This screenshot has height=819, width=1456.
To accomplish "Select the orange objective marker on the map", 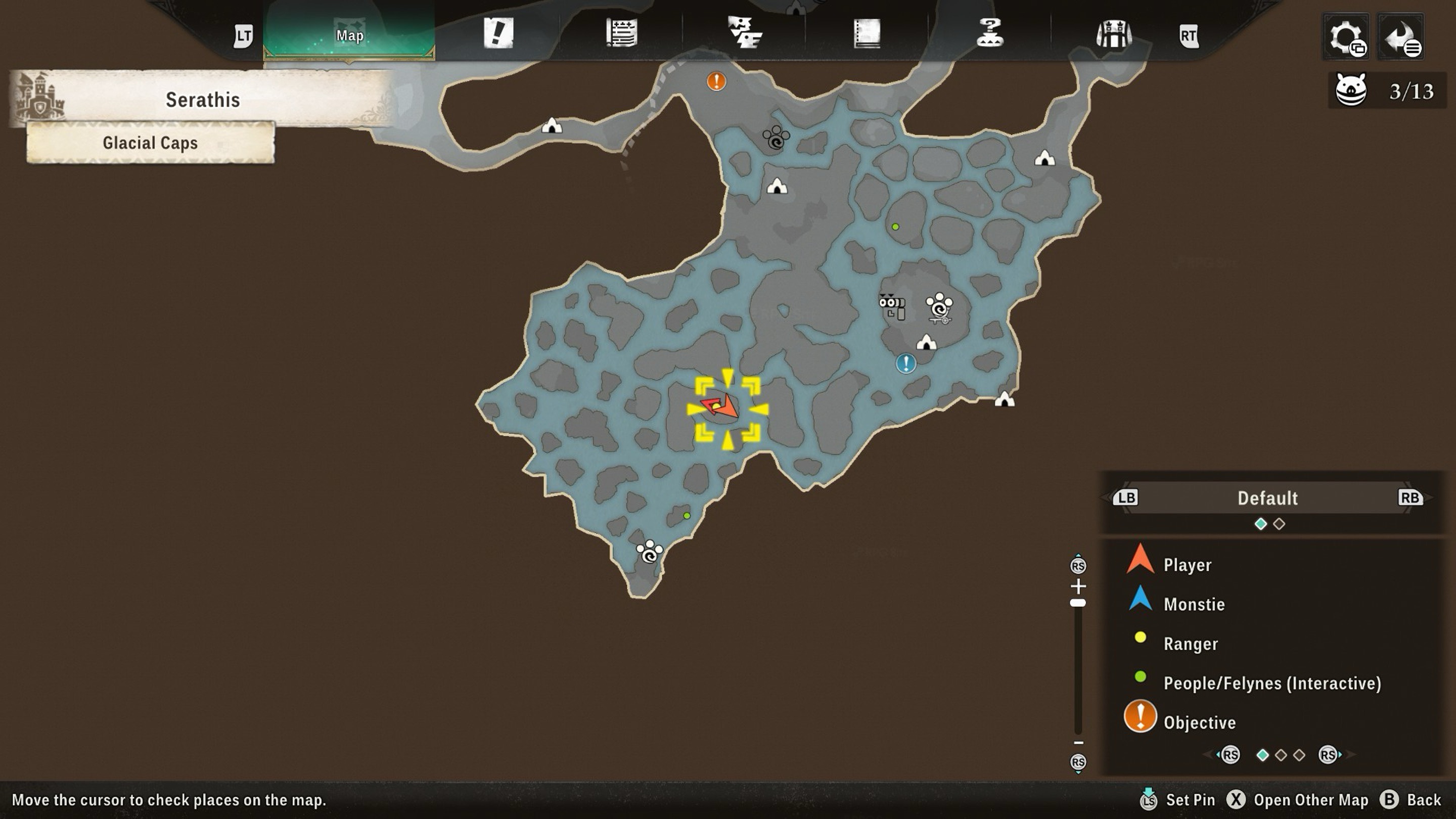I will pos(716,81).
